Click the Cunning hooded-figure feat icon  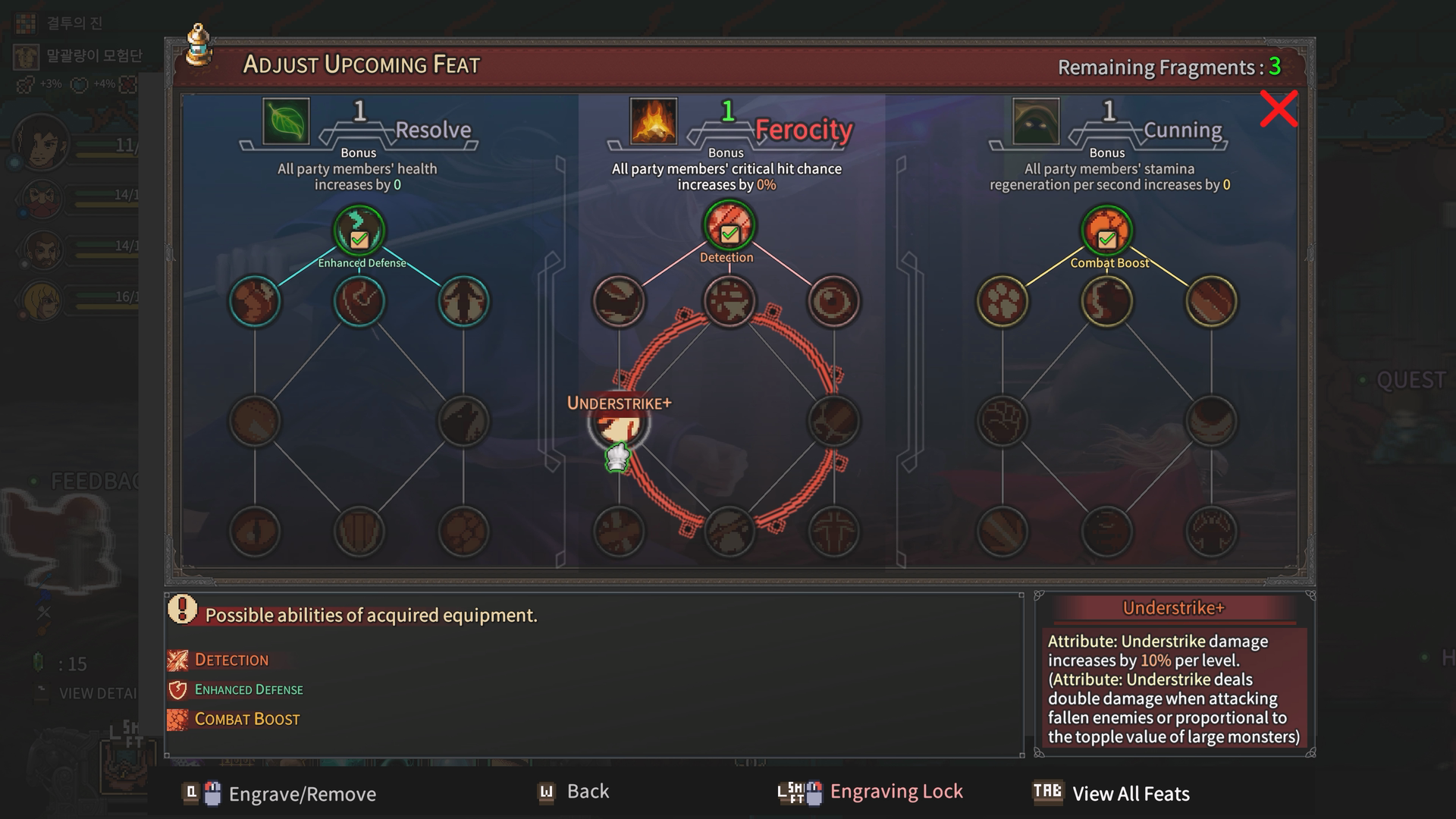coord(1035,121)
